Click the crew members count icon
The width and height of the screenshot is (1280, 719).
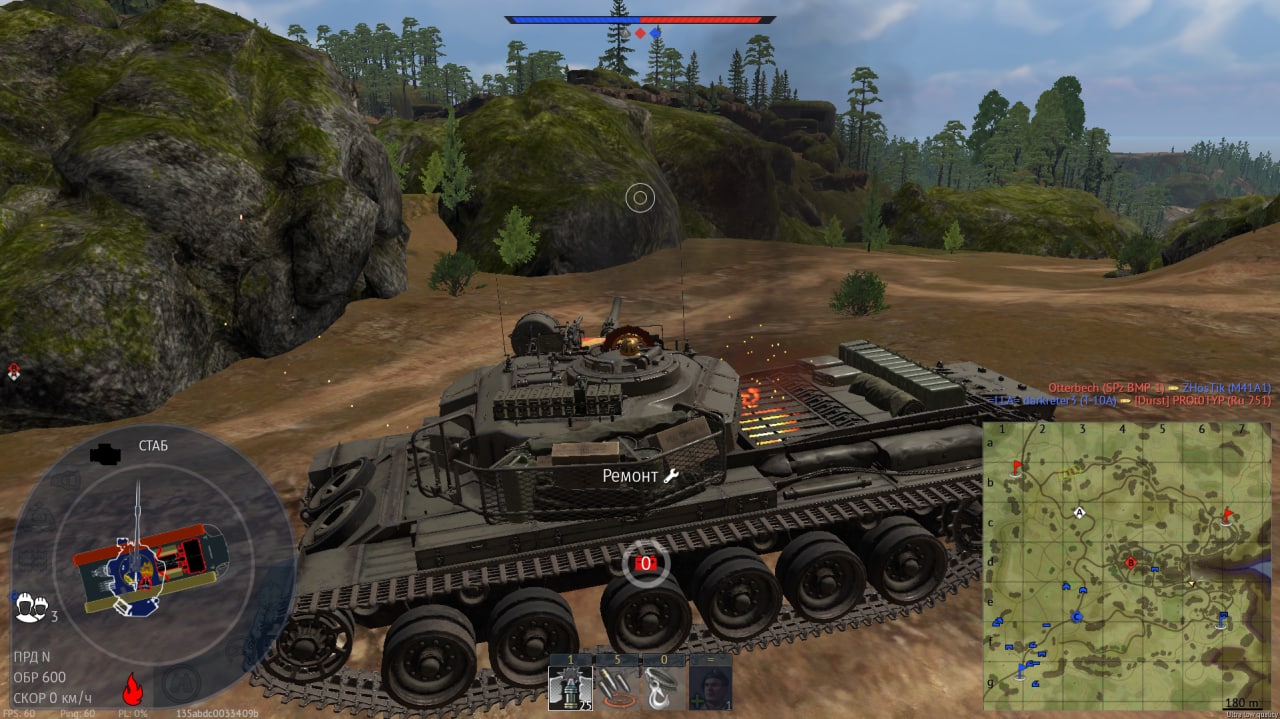31,605
